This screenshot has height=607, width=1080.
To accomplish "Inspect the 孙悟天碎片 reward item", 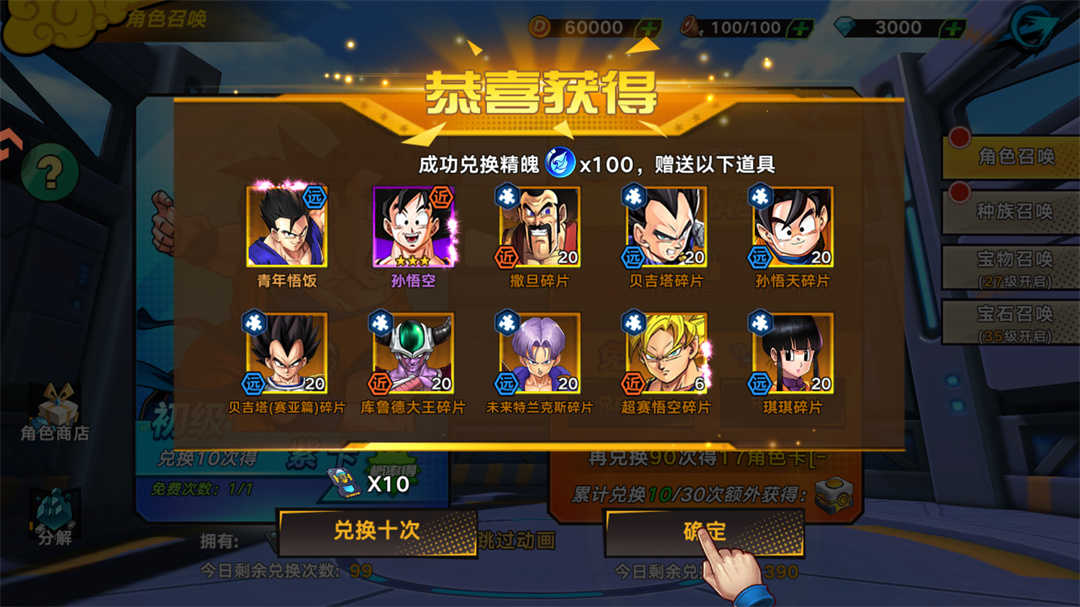I will point(792,227).
